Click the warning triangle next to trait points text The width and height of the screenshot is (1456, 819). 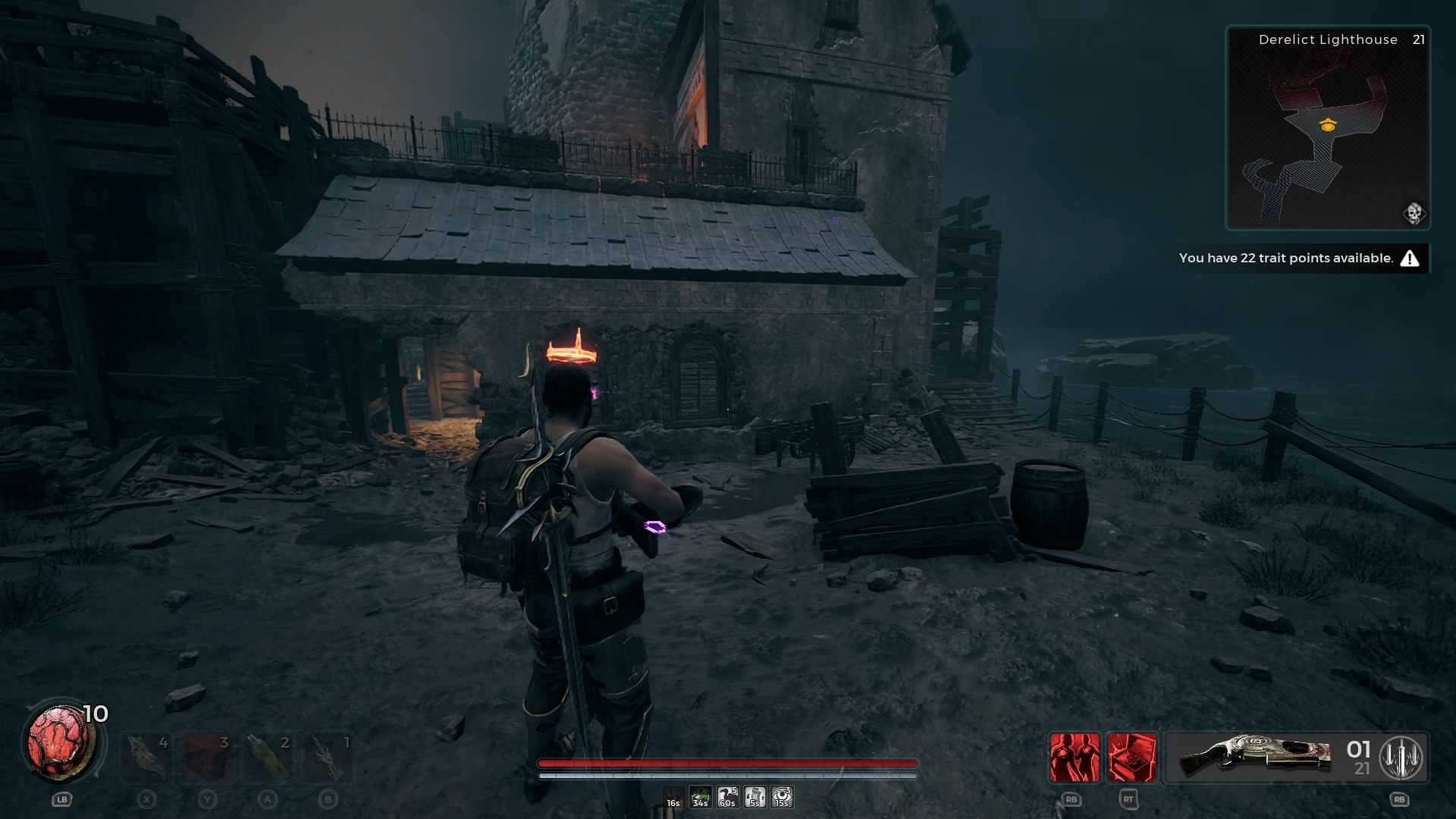[1410, 258]
